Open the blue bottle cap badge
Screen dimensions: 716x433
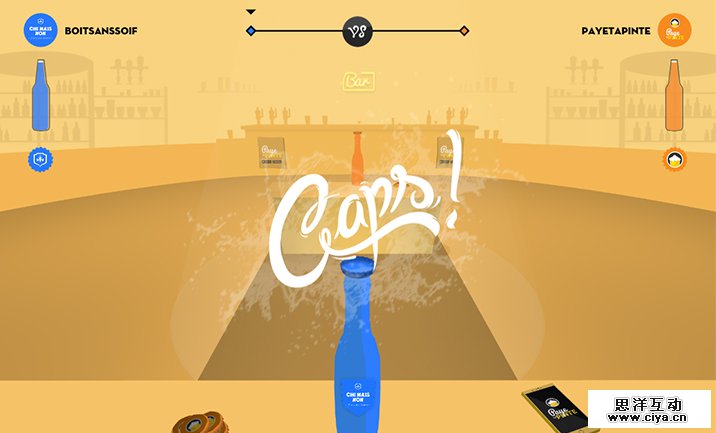(41, 158)
